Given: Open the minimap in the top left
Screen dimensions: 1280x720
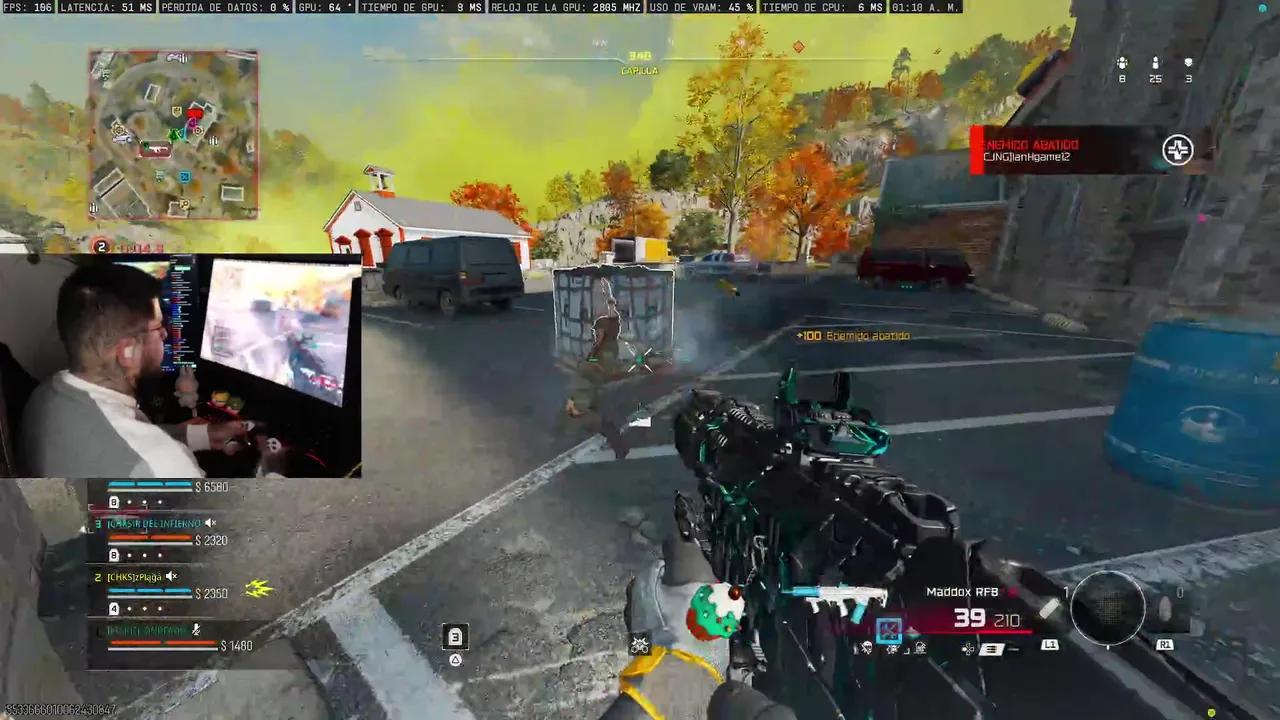Looking at the screenshot, I should click(x=173, y=133).
